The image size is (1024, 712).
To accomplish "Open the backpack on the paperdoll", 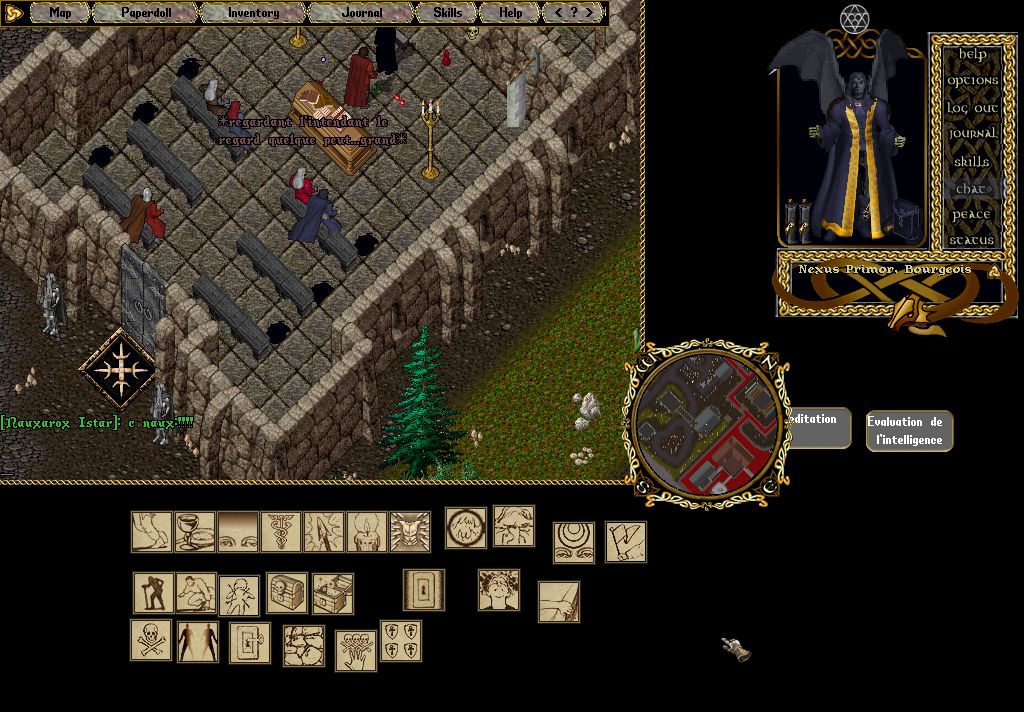I will pyautogui.click(x=906, y=217).
